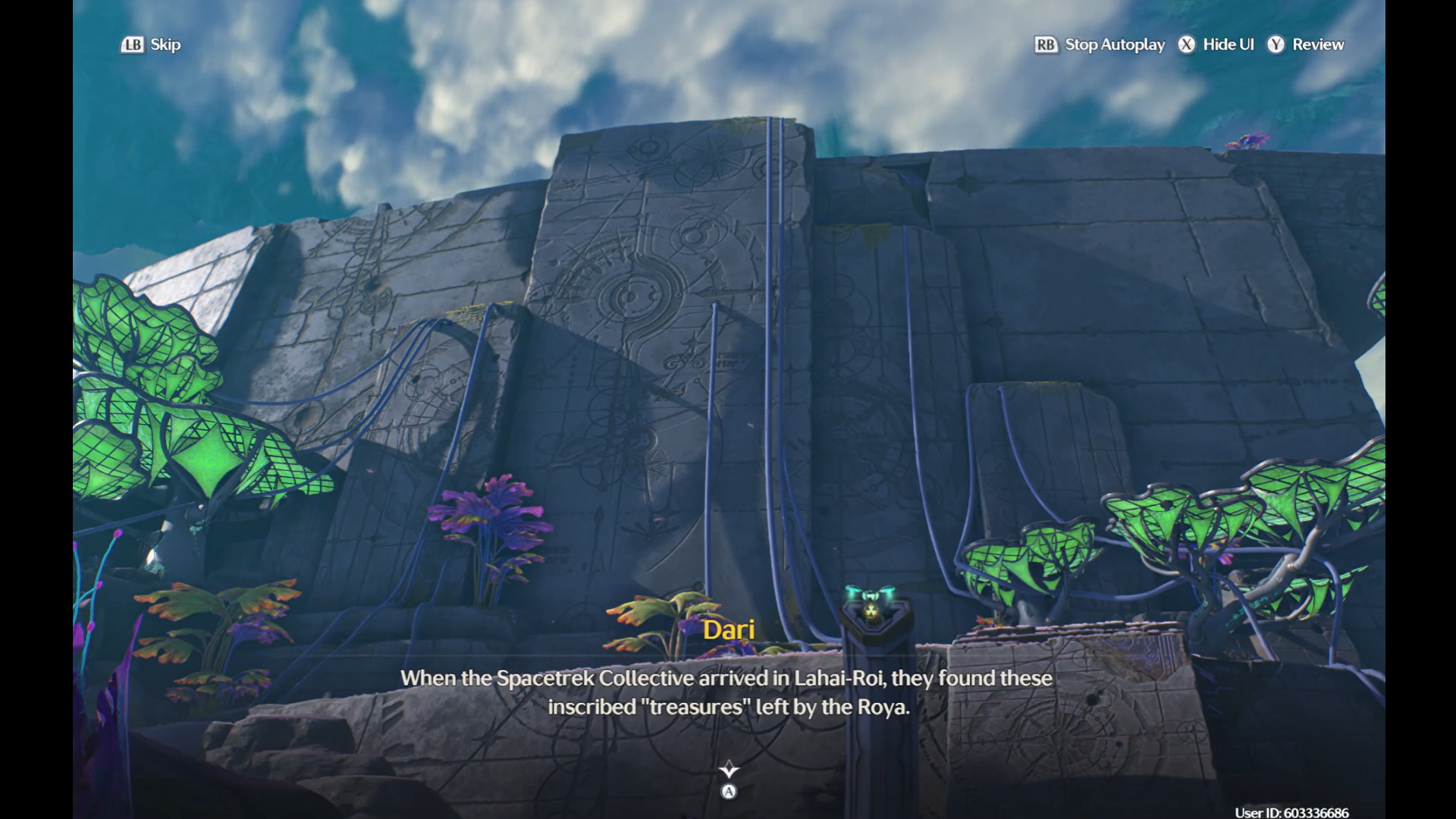Hide UI during the cutscene
Image resolution: width=1456 pixels, height=819 pixels.
1216,45
